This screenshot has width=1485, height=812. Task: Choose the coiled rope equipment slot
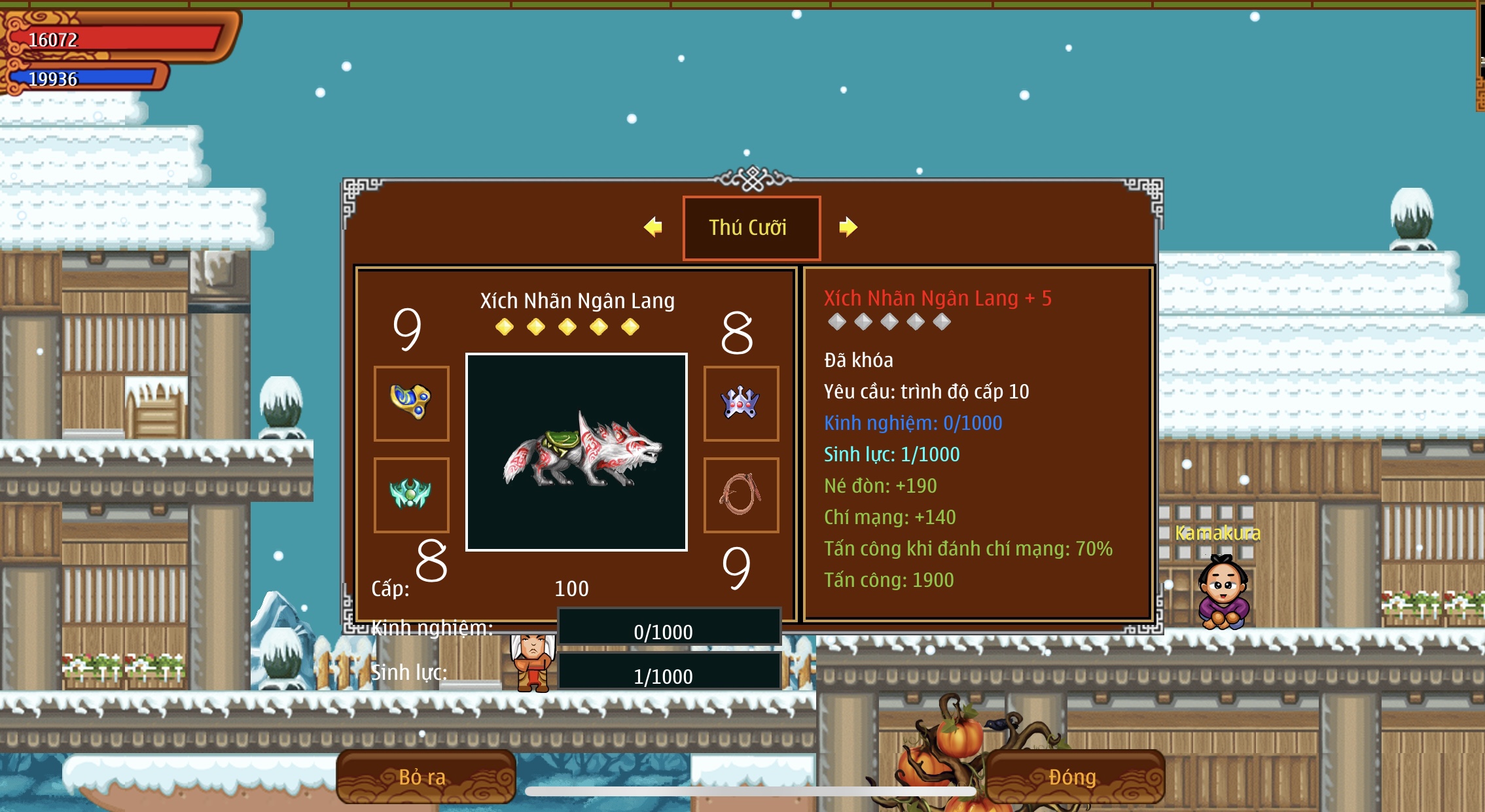click(x=741, y=495)
